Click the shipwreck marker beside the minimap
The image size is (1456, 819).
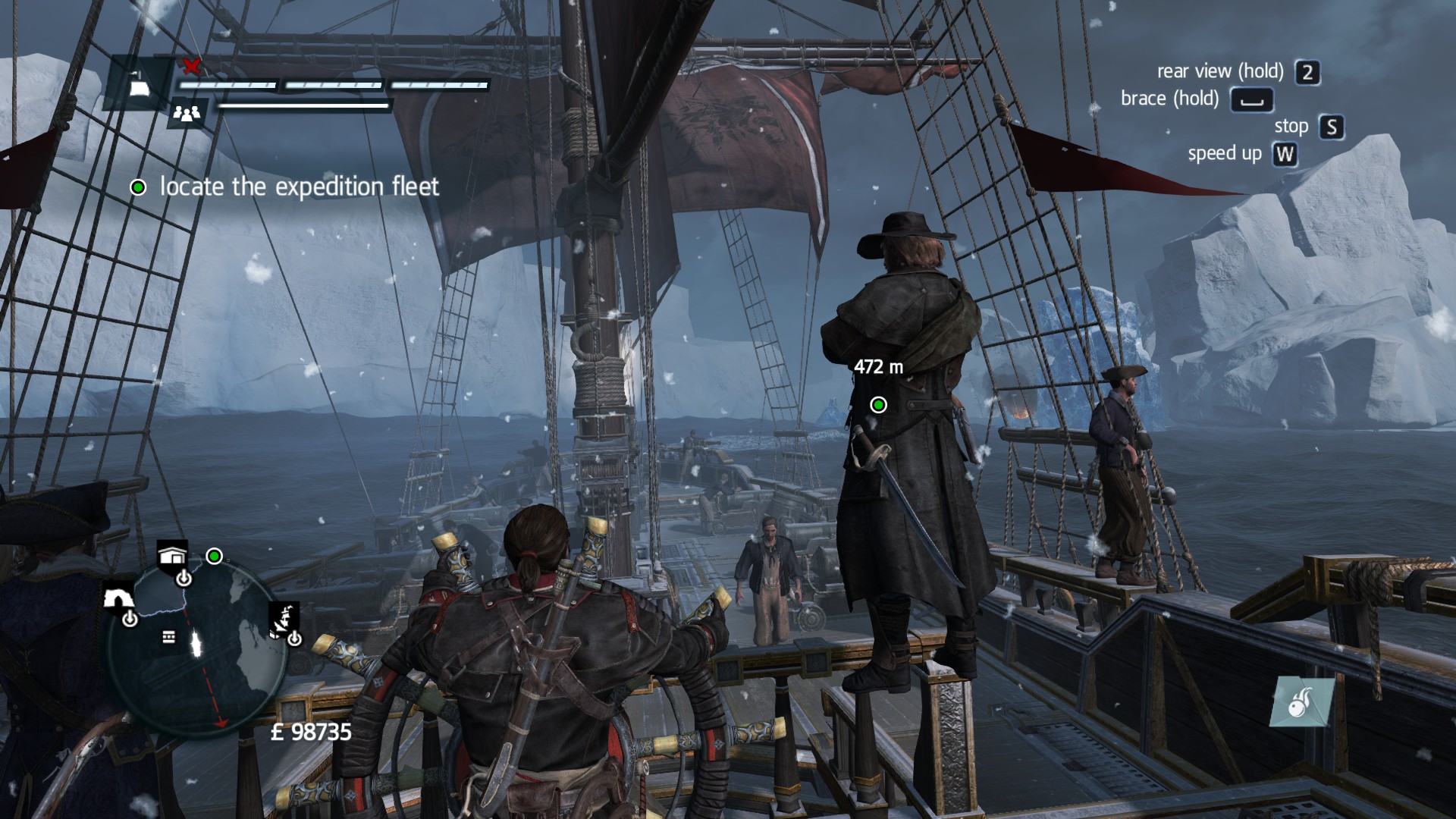click(x=284, y=619)
